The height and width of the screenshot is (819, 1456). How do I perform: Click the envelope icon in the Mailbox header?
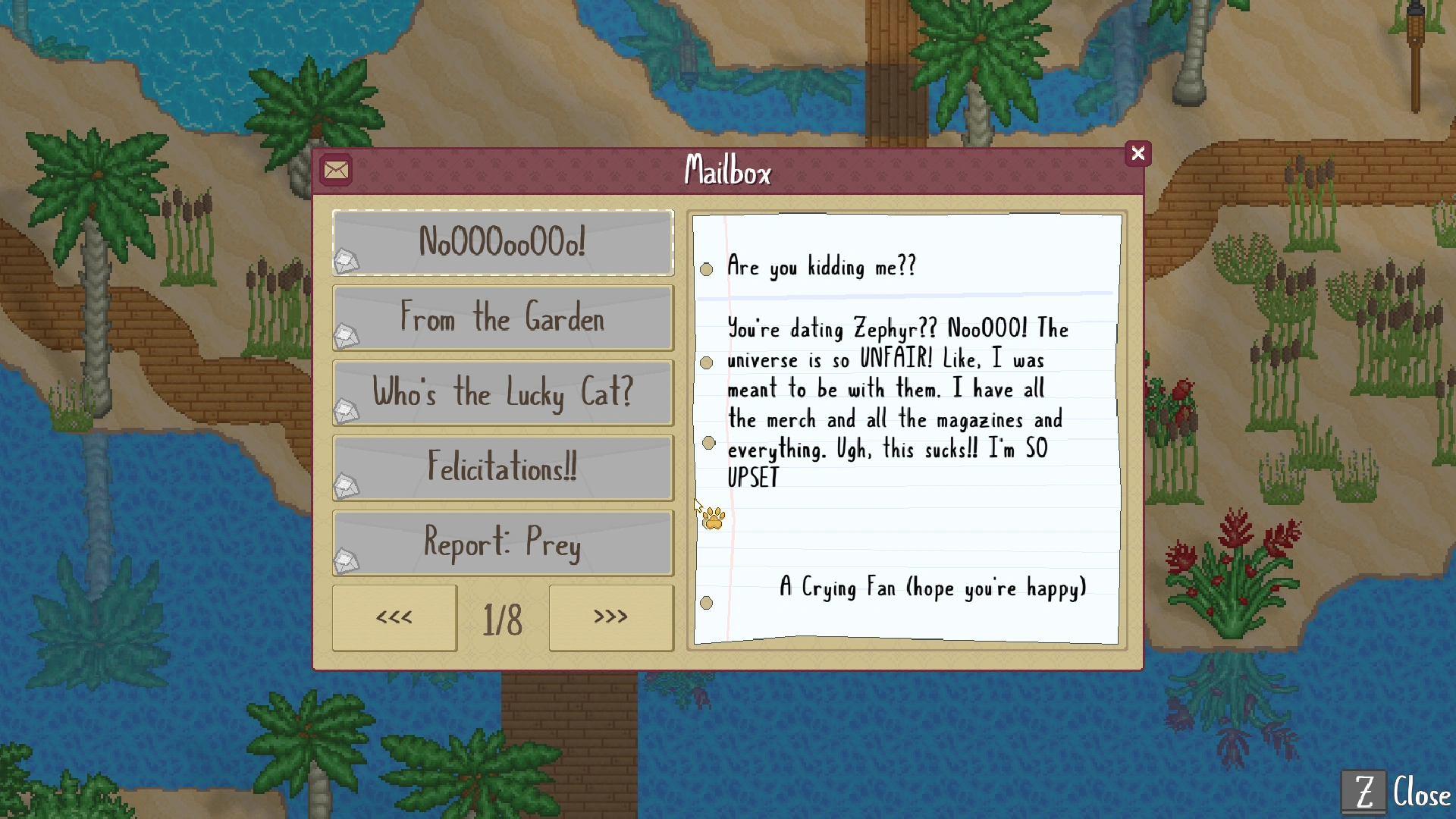pyautogui.click(x=336, y=171)
